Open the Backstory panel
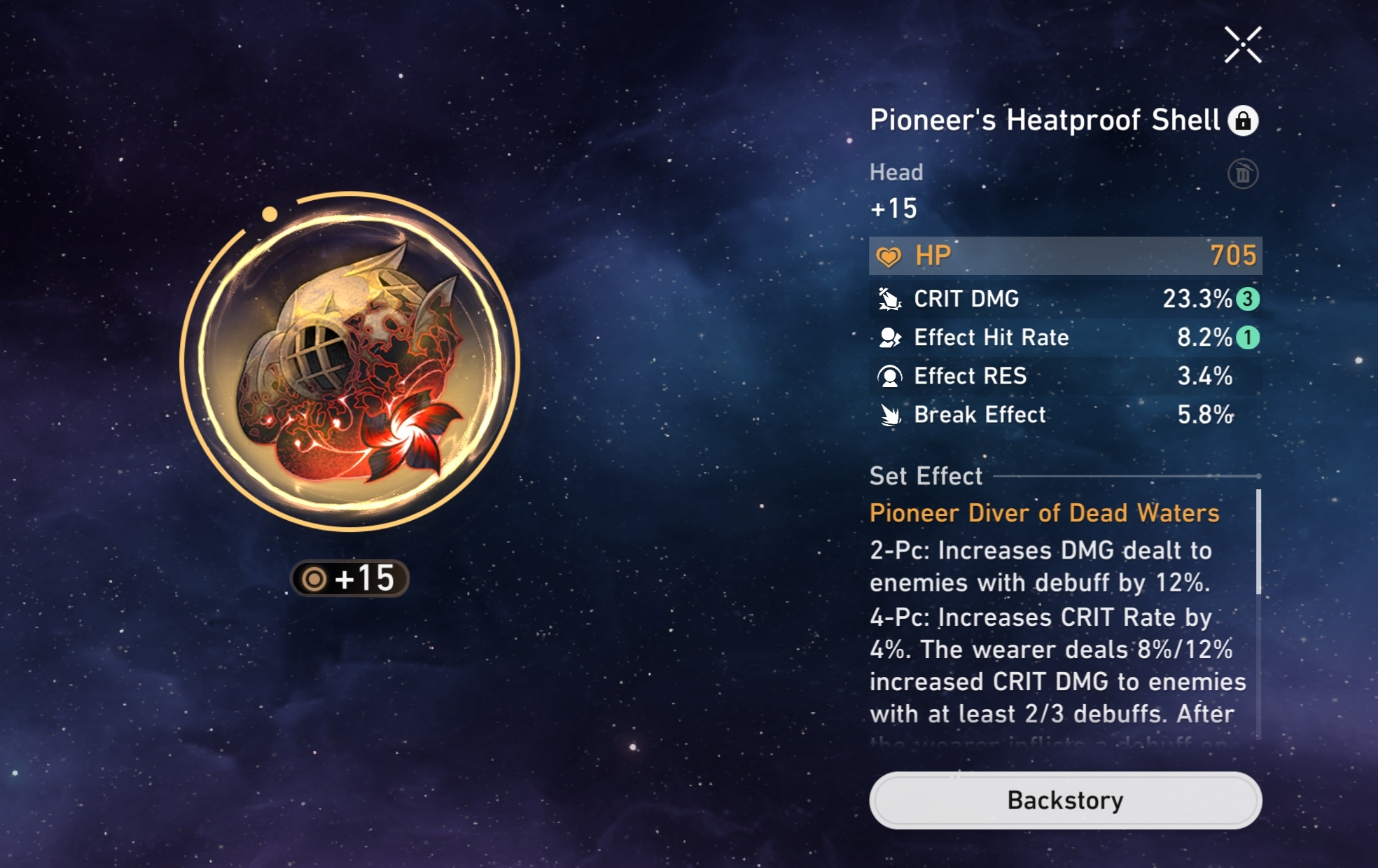The image size is (1378, 868). 1064,800
